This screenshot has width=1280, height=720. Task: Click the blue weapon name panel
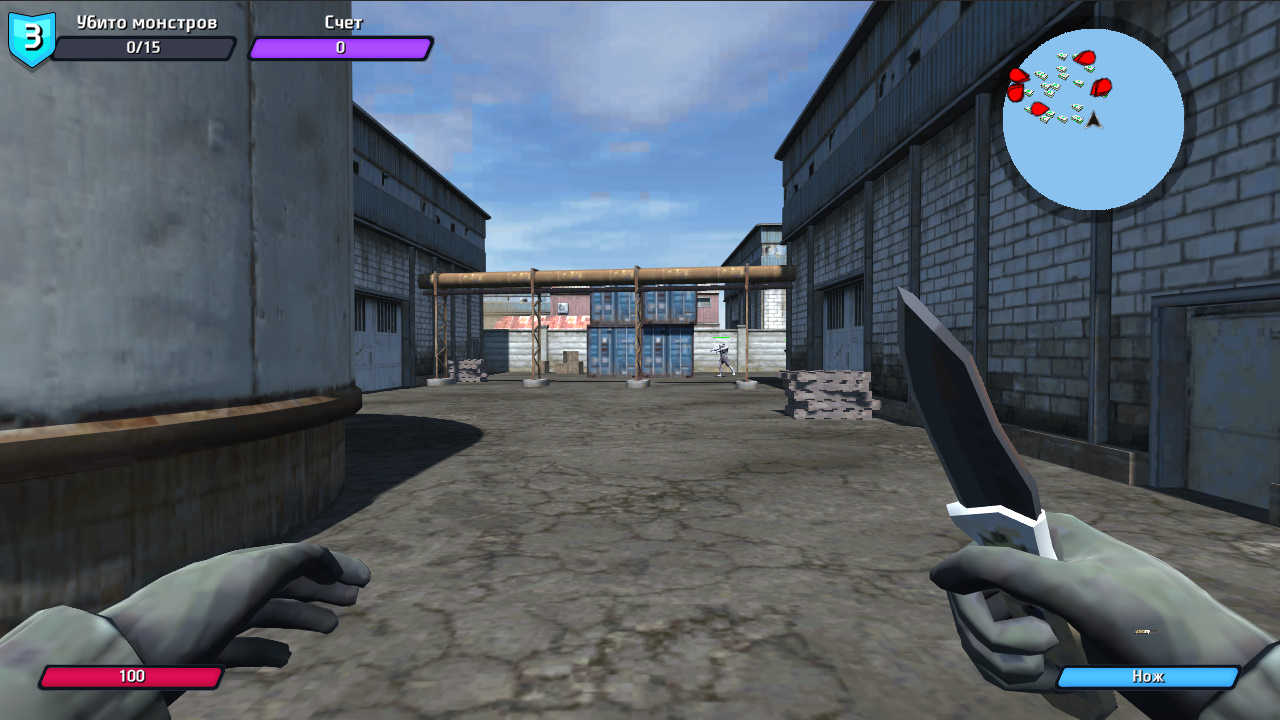tap(1149, 677)
